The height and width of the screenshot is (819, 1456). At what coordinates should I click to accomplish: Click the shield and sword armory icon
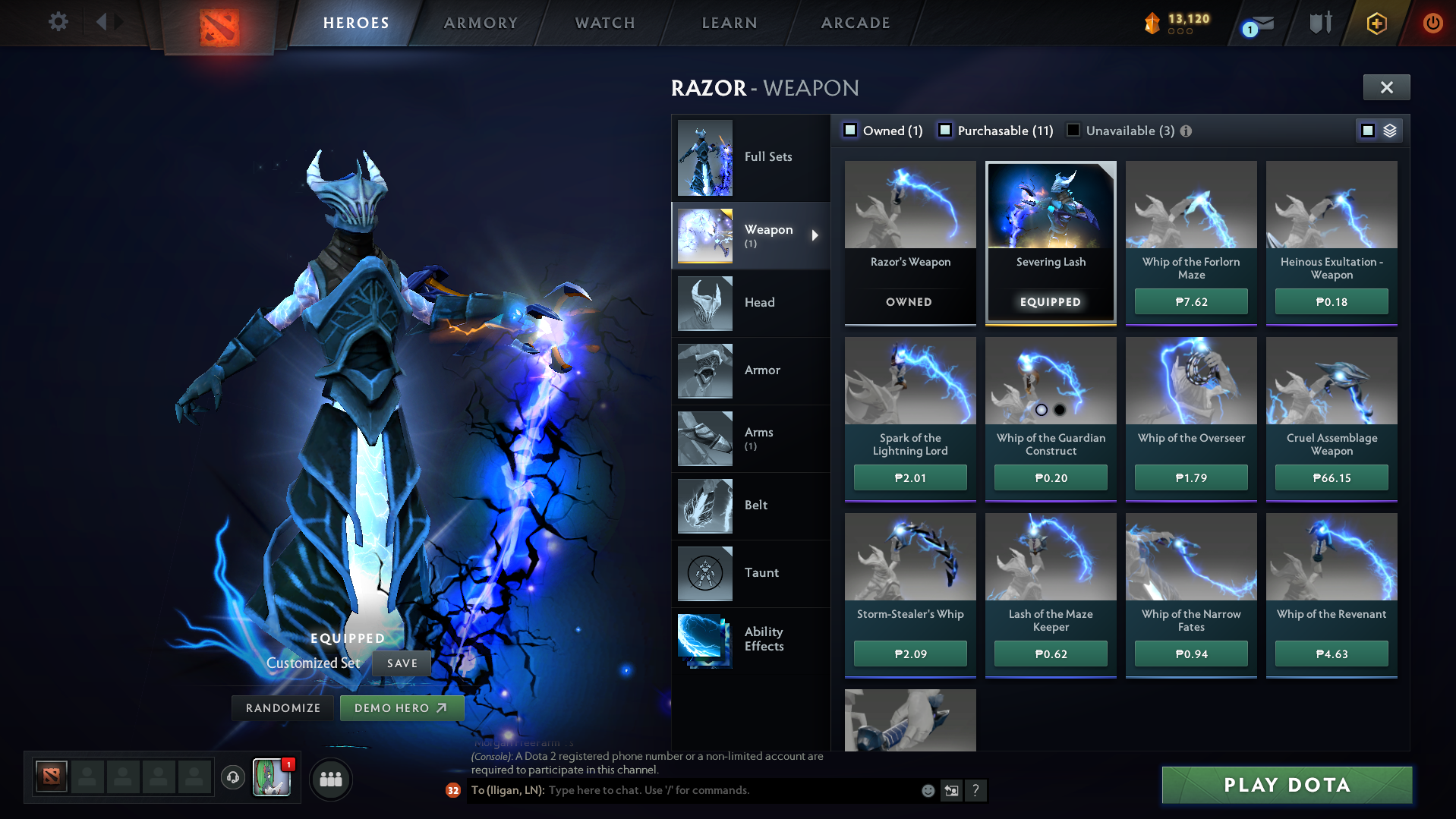pyautogui.click(x=1319, y=23)
